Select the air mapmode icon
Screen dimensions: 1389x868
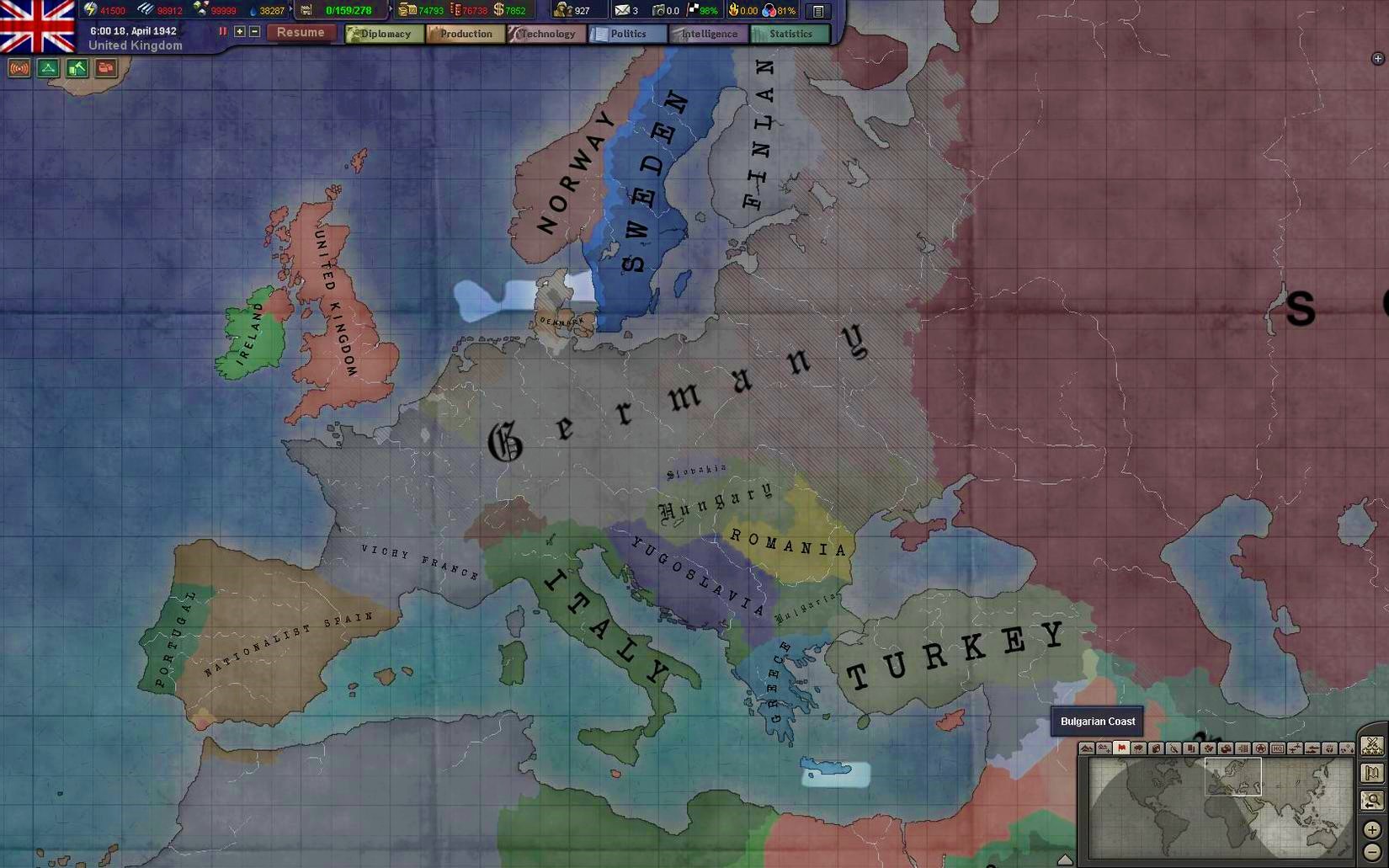coord(1295,749)
